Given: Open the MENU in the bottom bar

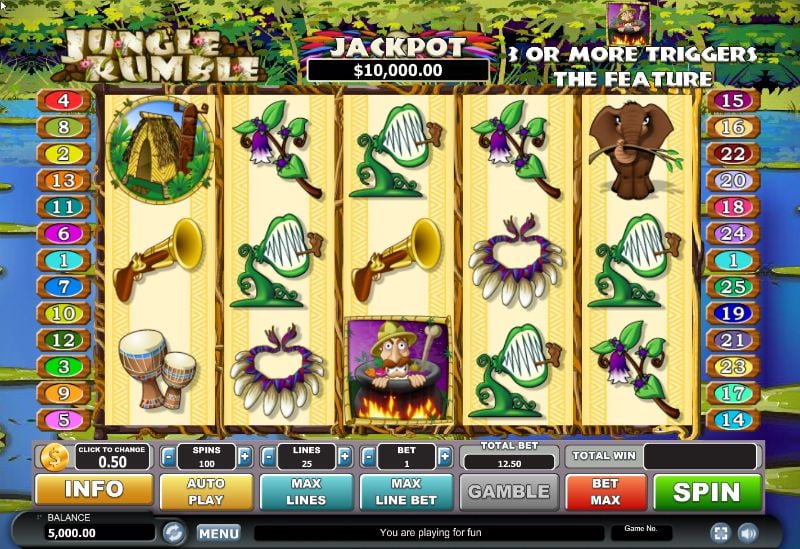Looking at the screenshot, I should 218,533.
